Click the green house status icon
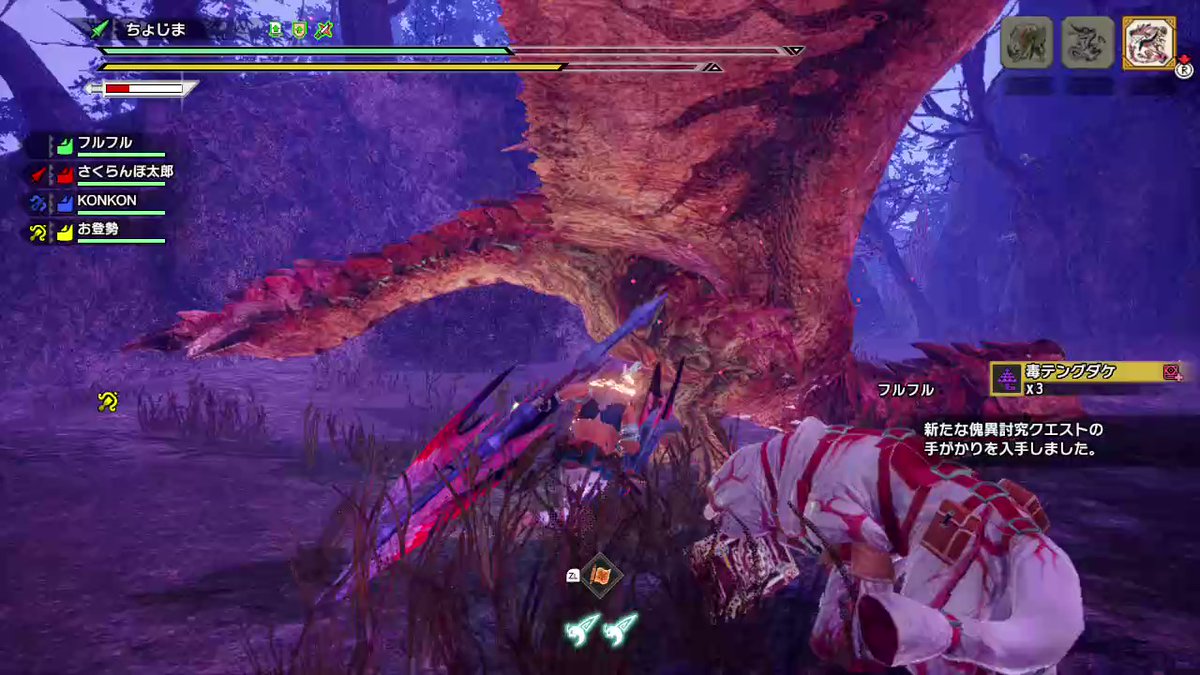1200x675 pixels. pos(276,30)
